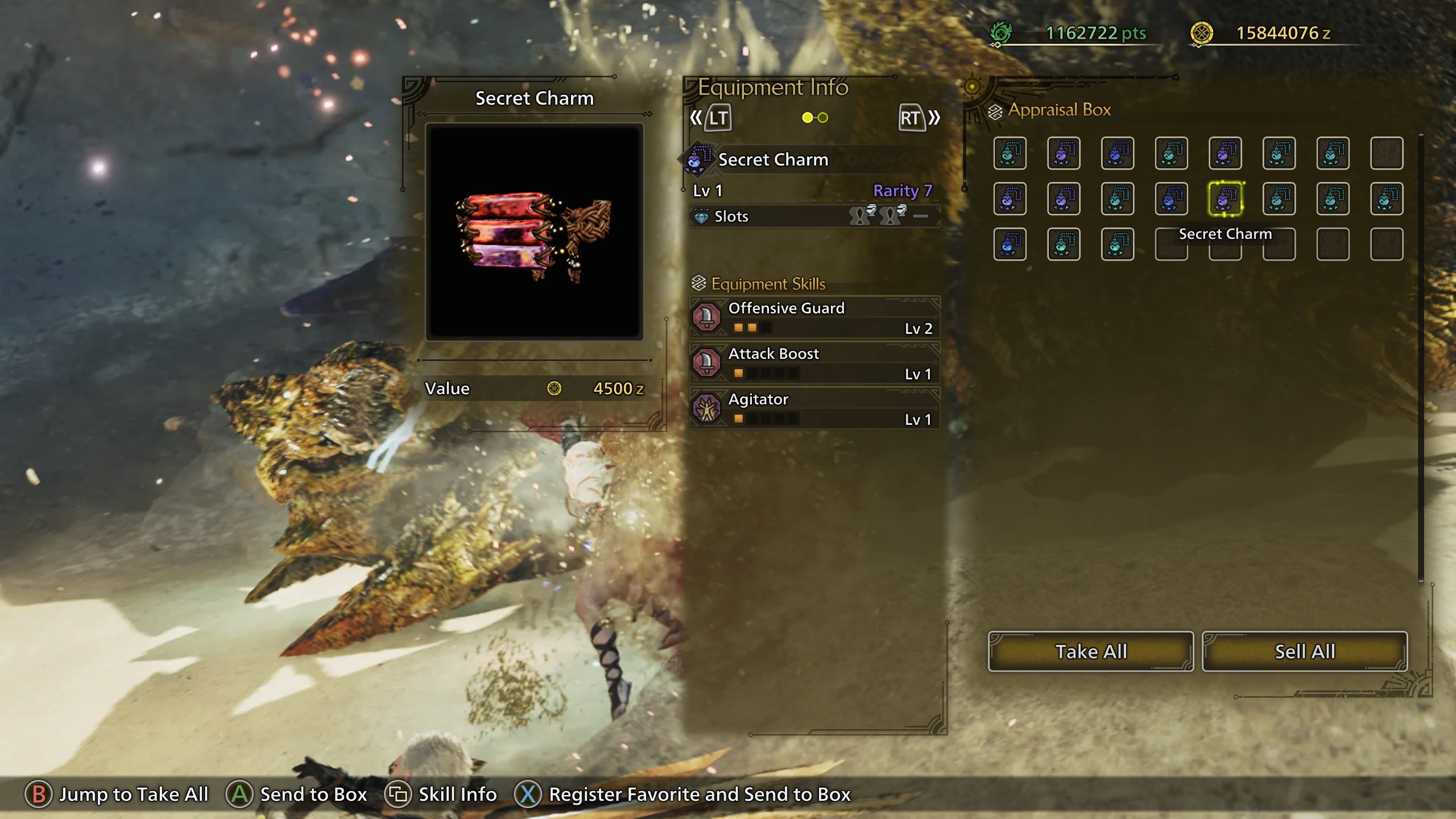The width and height of the screenshot is (1456, 819).
Task: Choose the Take All button
Action: 1090,651
